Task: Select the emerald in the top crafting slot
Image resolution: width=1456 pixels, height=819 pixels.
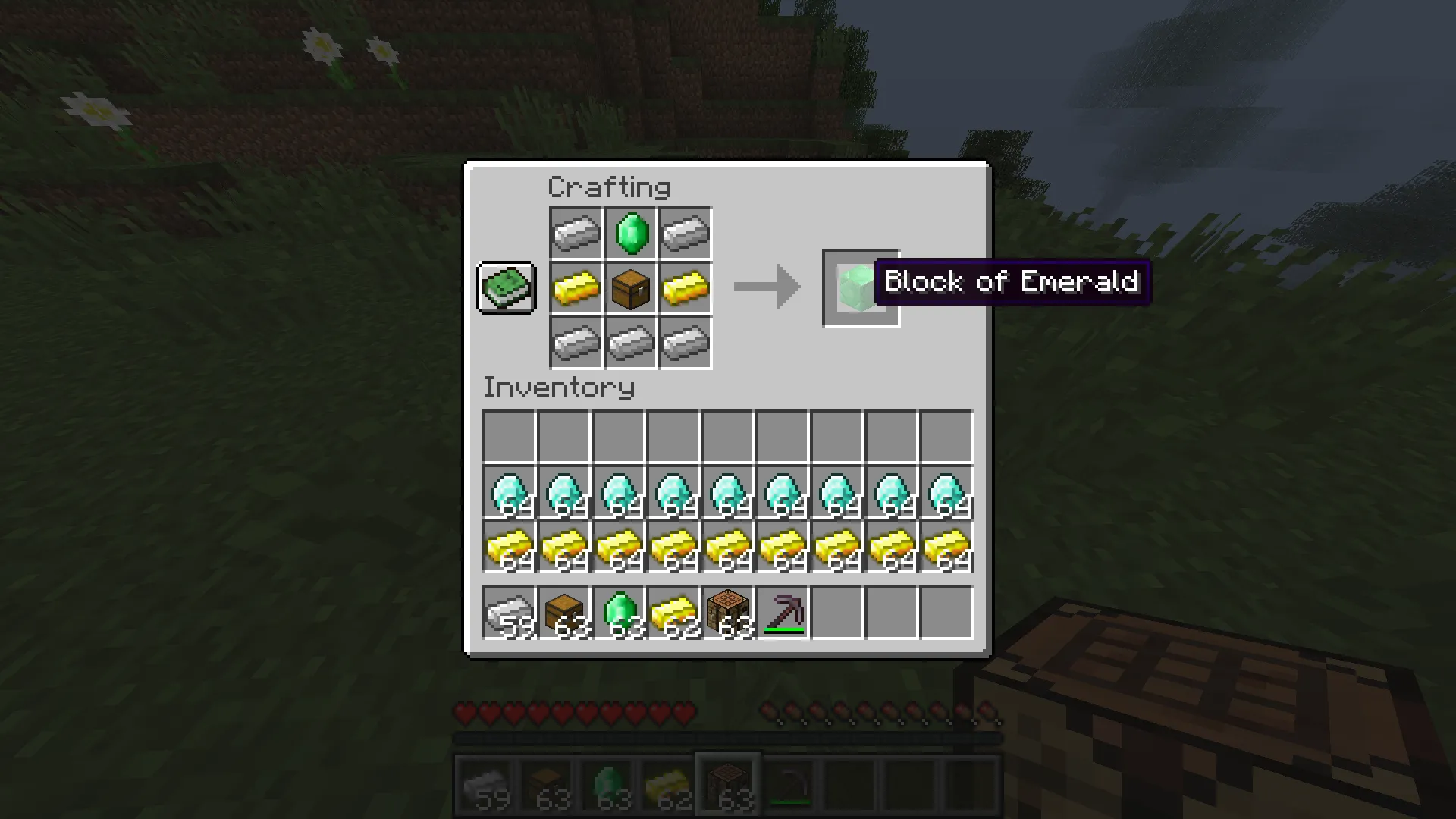Action: [630, 233]
